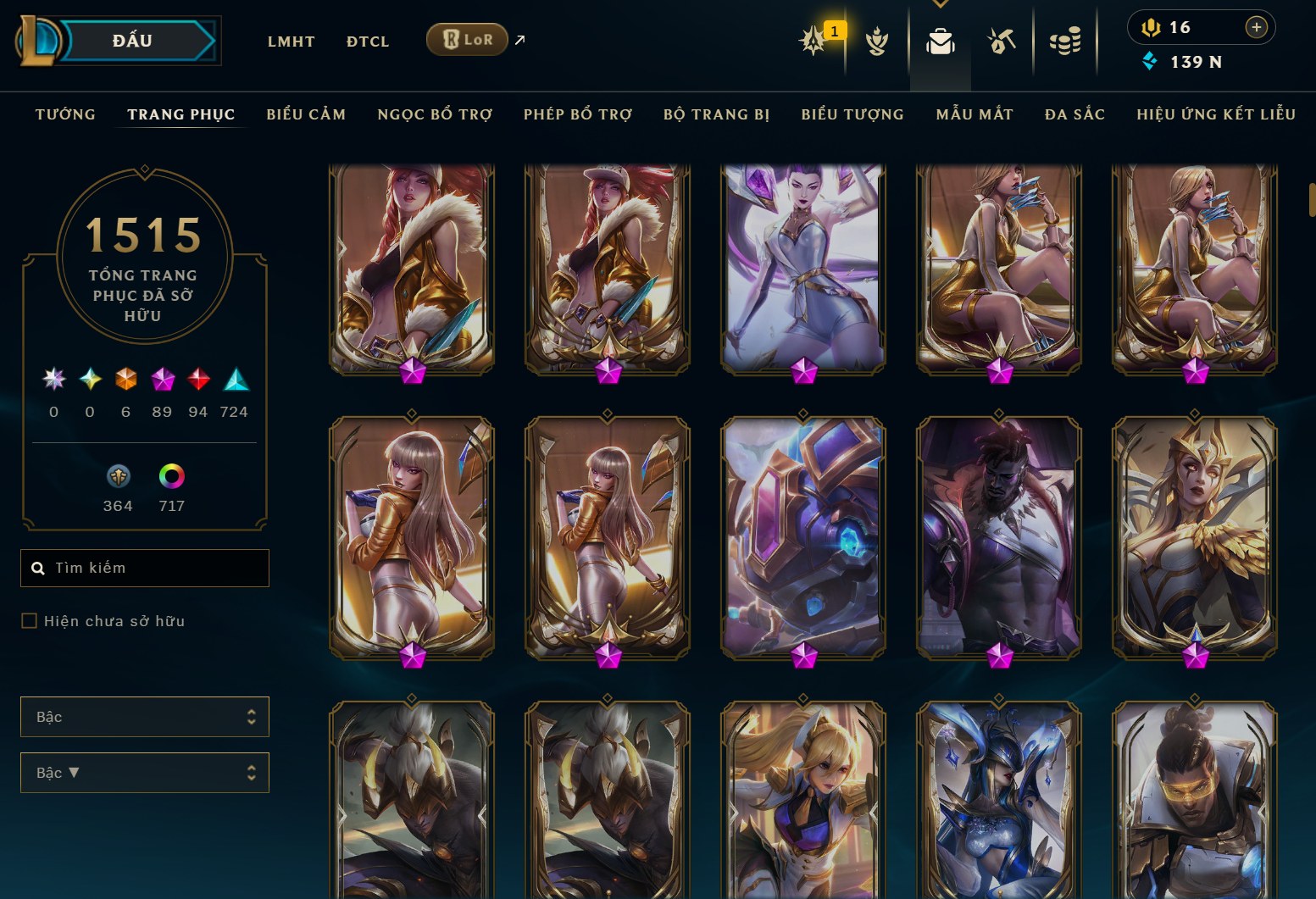This screenshot has width=1316, height=899.
Task: Click the plus button to purchase RP
Action: (x=1256, y=26)
